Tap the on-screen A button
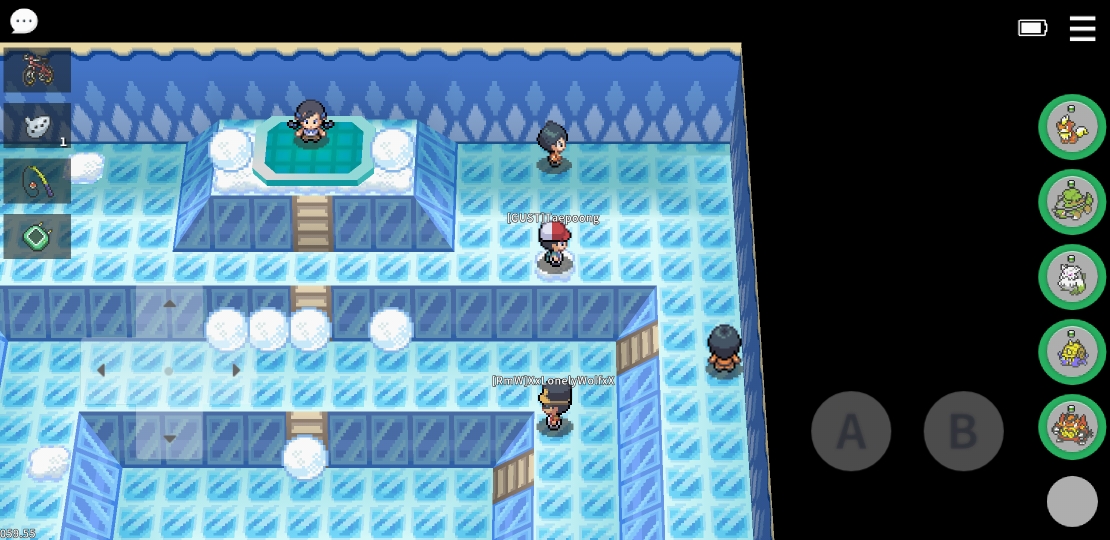Screen dimensions: 1110x540 tap(850, 431)
